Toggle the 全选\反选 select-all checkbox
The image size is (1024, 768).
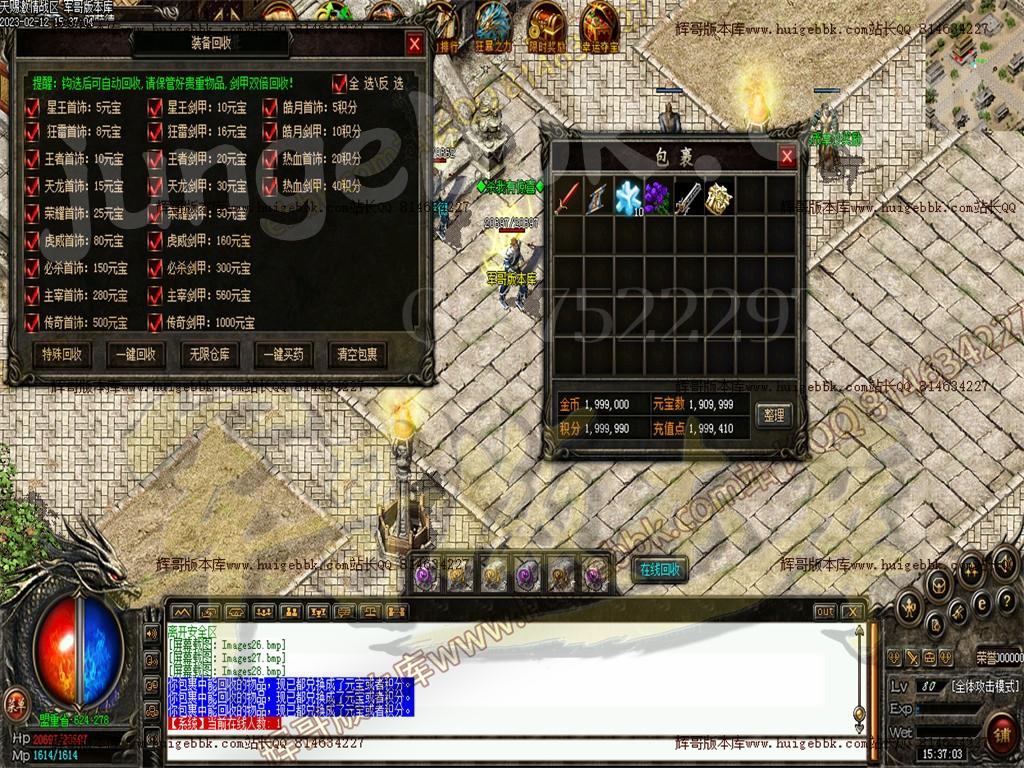(x=340, y=84)
